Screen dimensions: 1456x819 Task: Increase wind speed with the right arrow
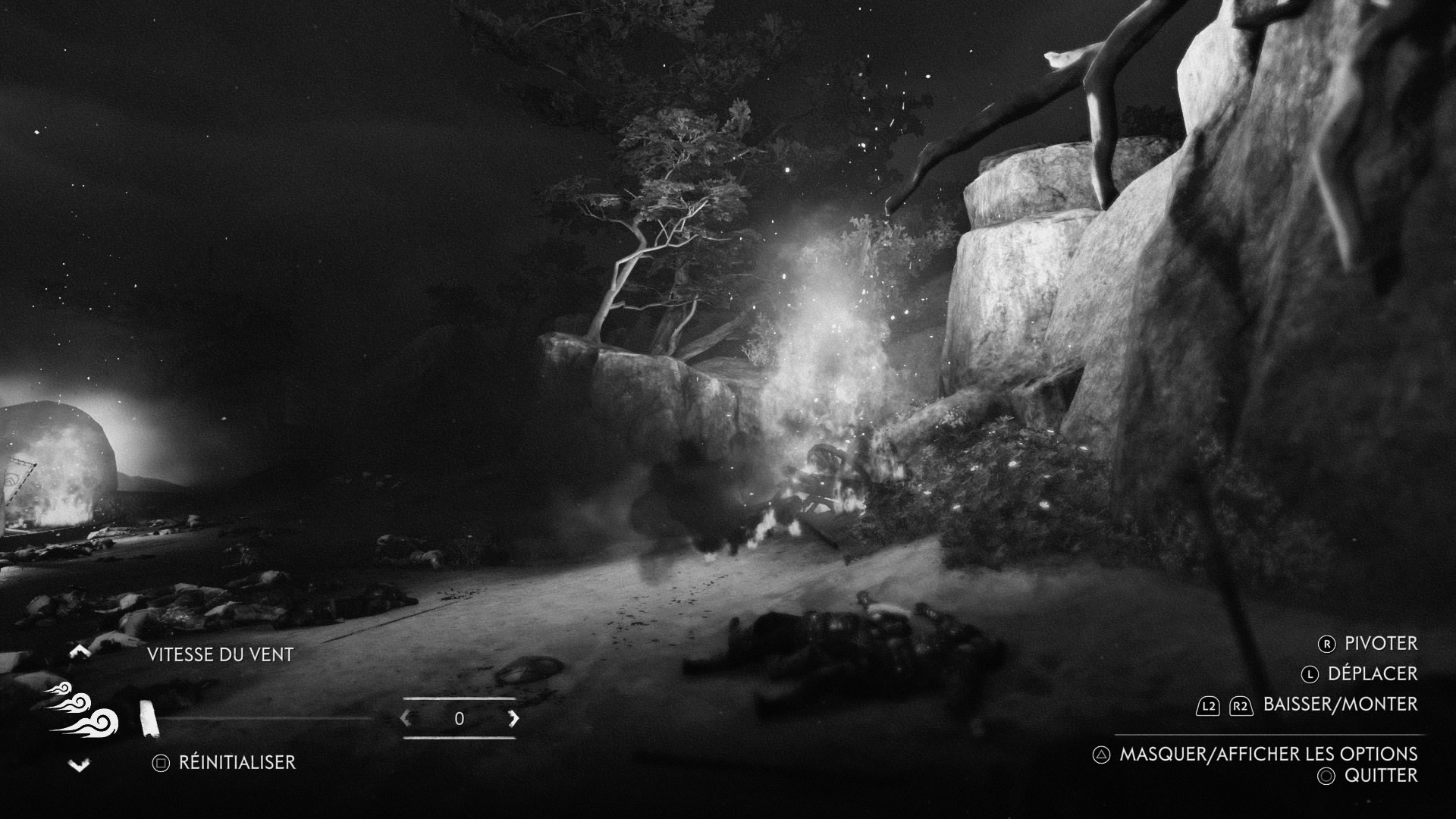(513, 718)
